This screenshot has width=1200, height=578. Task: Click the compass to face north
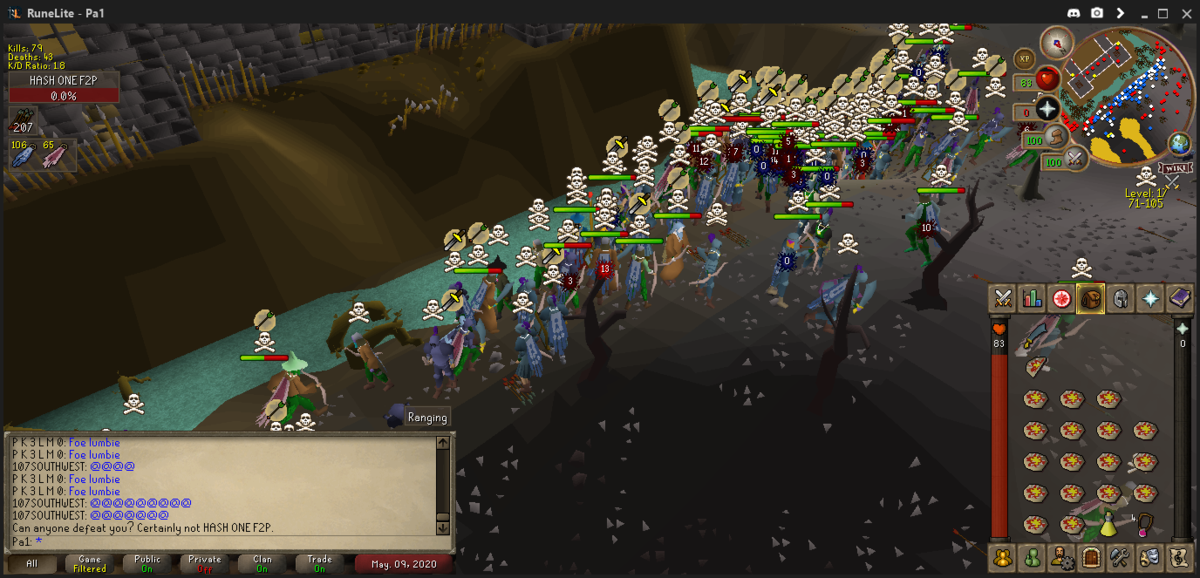(1056, 42)
